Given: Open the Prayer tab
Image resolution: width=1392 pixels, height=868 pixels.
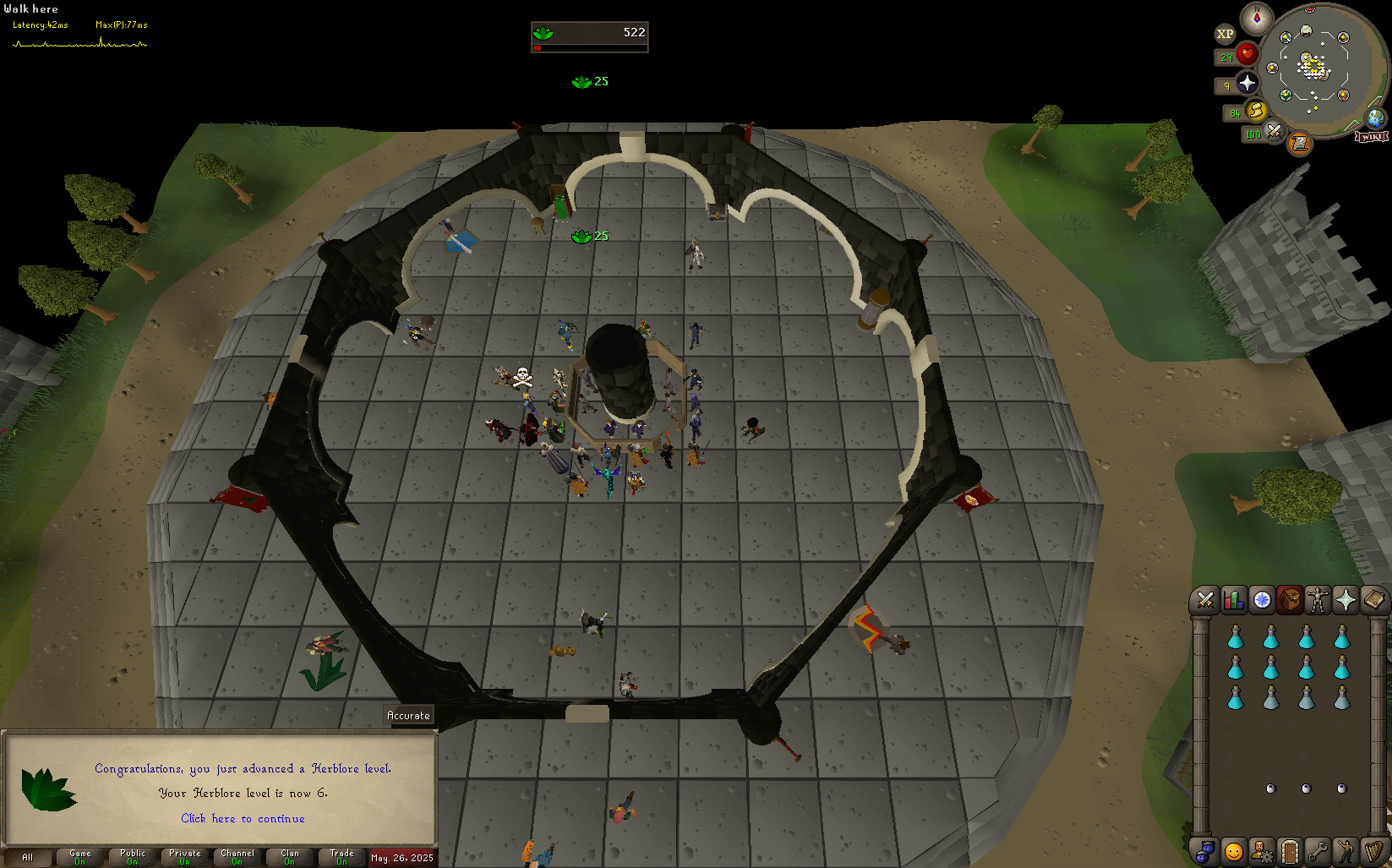Looking at the screenshot, I should point(1346,600).
